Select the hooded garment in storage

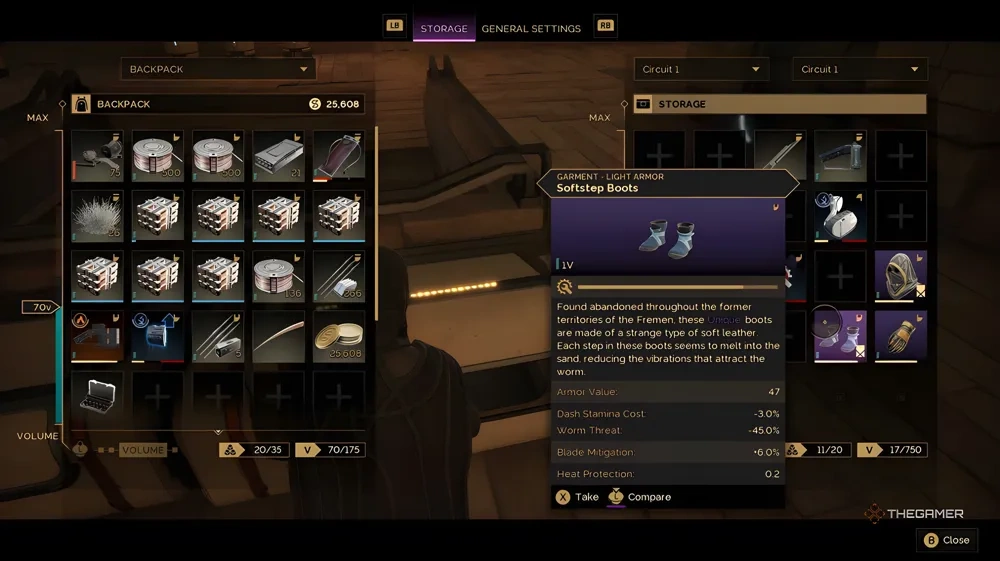coord(900,275)
